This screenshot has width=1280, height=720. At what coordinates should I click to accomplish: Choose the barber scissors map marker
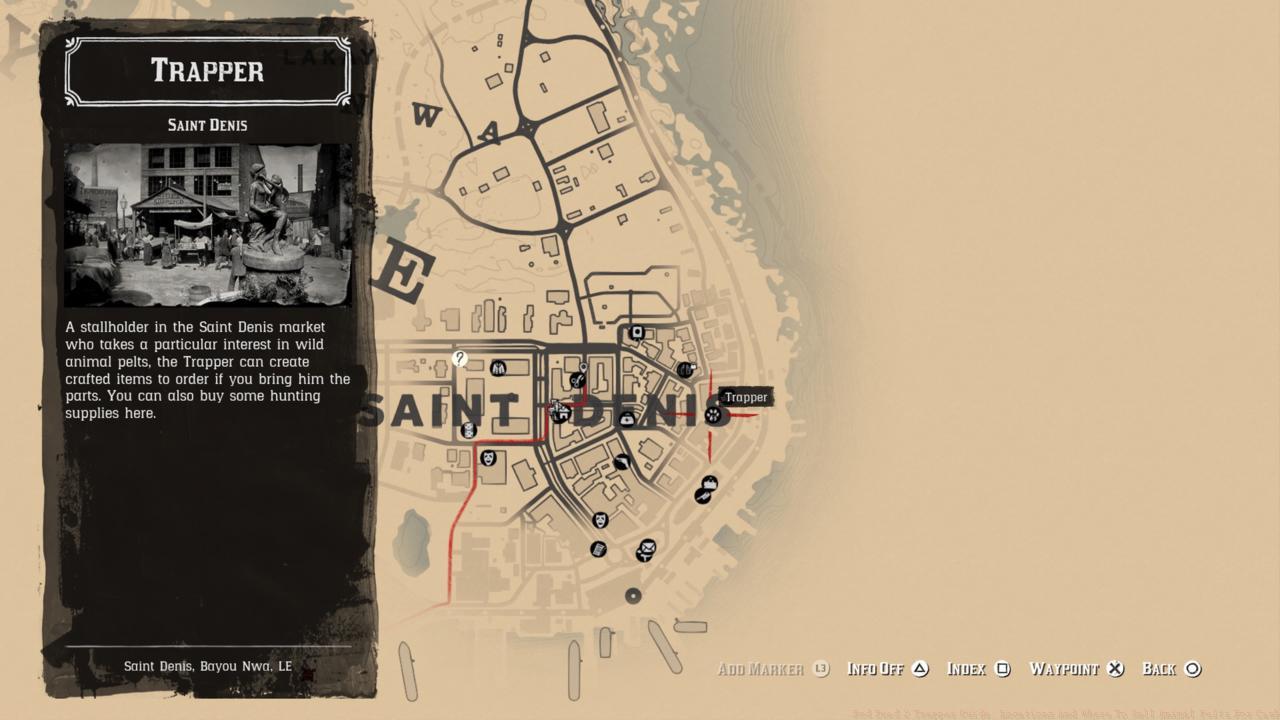click(577, 380)
